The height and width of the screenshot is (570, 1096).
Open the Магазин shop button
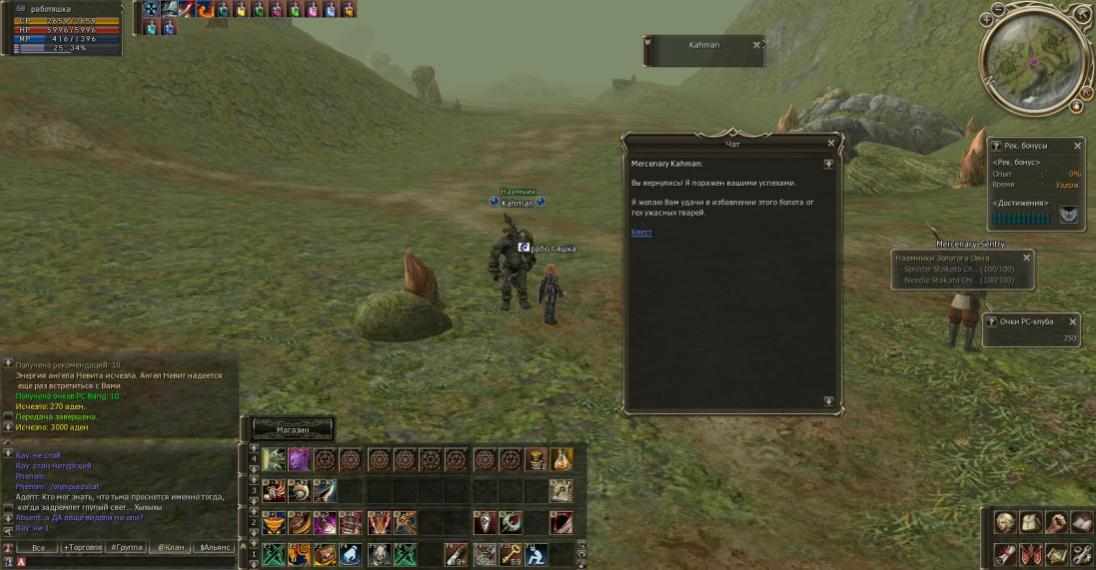[292, 429]
